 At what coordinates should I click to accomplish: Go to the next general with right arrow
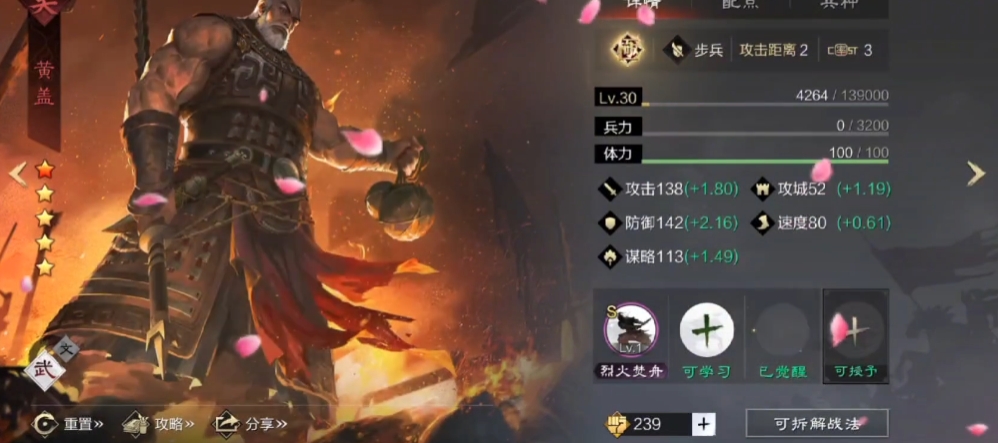[x=976, y=174]
